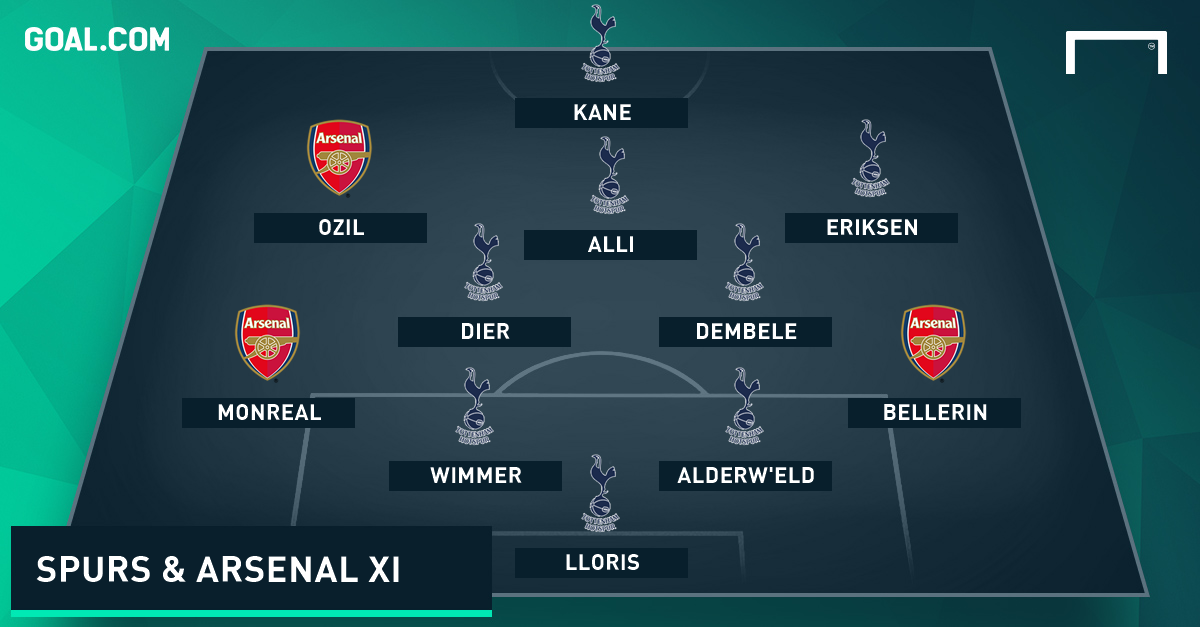
Task: Select the Dier midfielder label
Action: [x=484, y=332]
